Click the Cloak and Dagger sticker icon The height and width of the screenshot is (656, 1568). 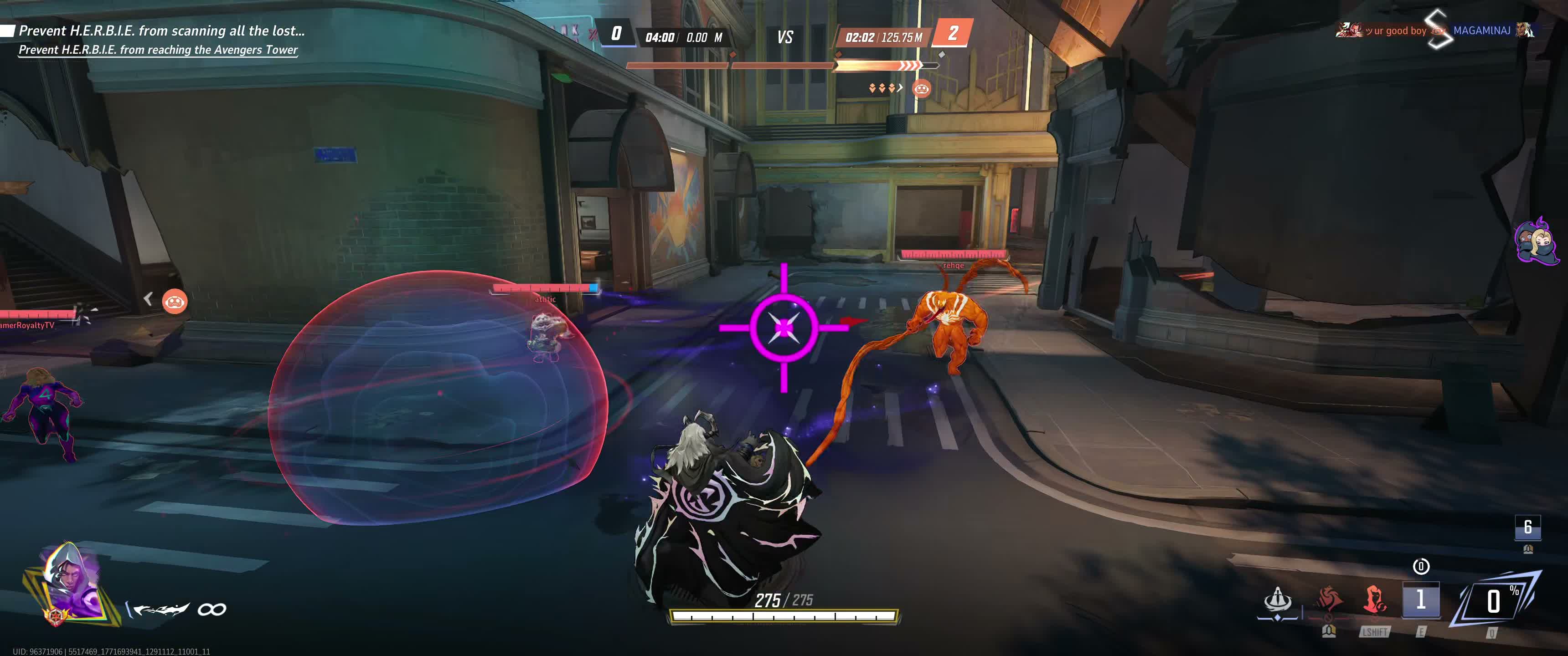[x=1536, y=241]
